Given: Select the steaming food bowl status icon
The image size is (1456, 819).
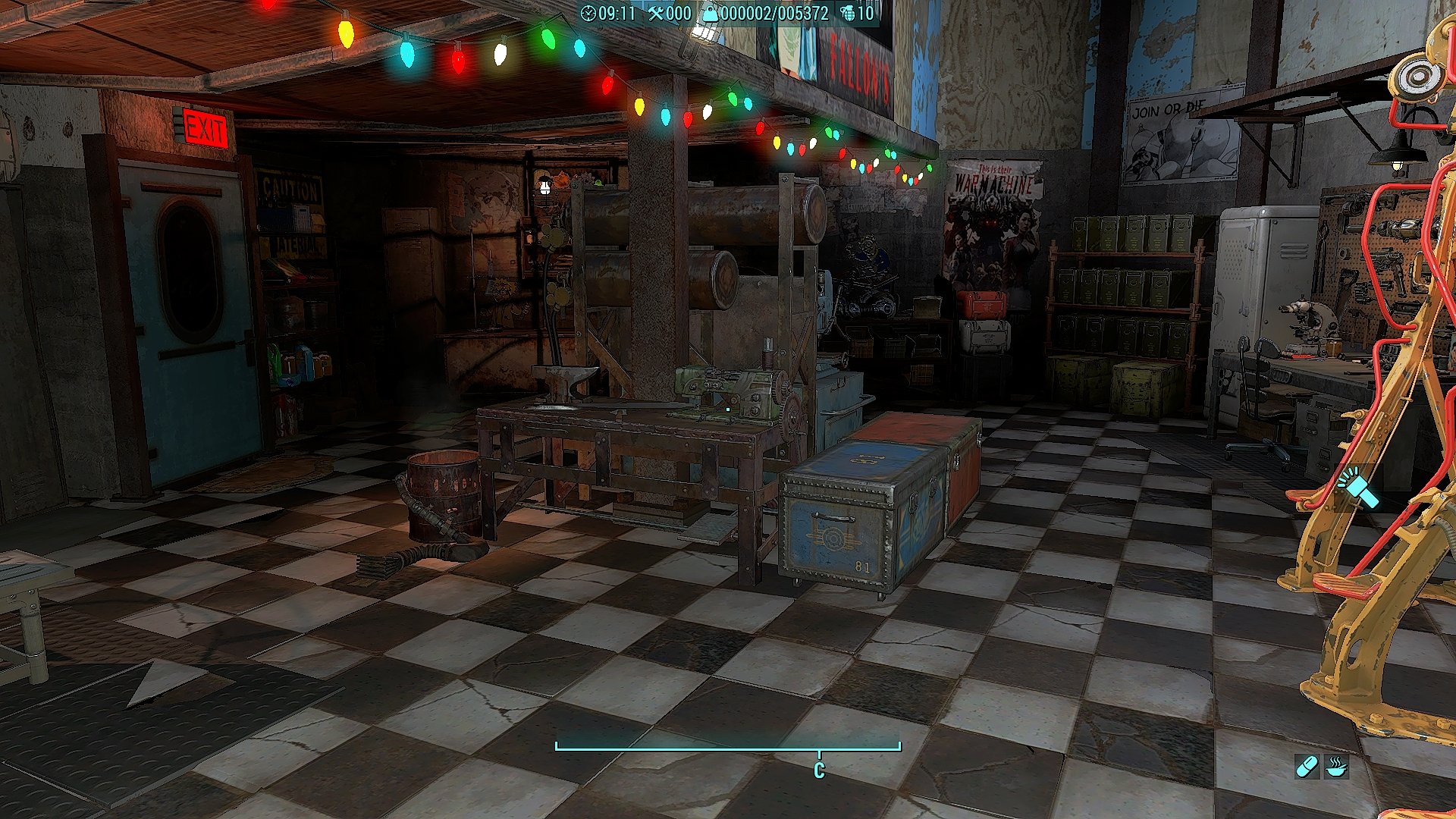Looking at the screenshot, I should 1336,767.
